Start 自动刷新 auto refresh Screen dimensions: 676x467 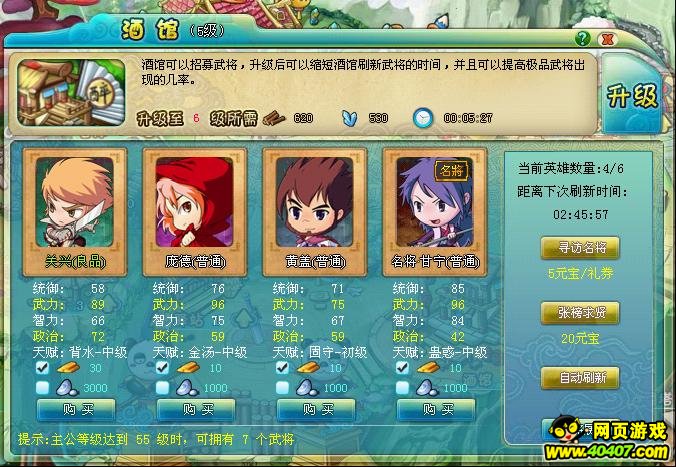579,378
